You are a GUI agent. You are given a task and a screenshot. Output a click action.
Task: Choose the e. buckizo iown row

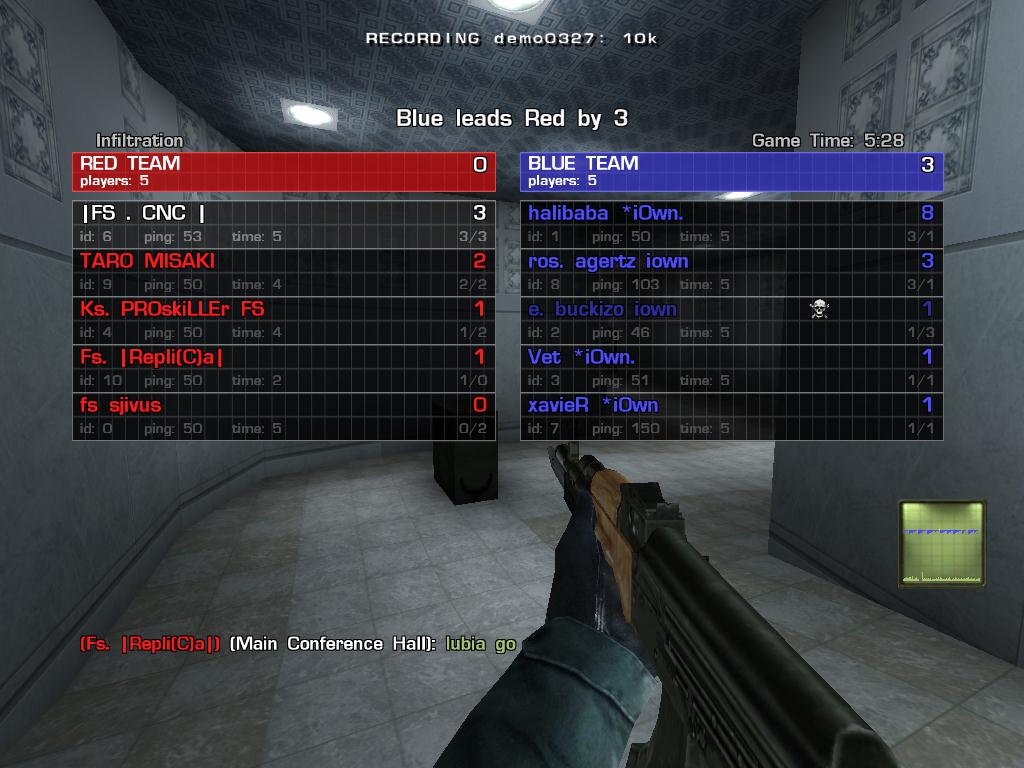731,320
